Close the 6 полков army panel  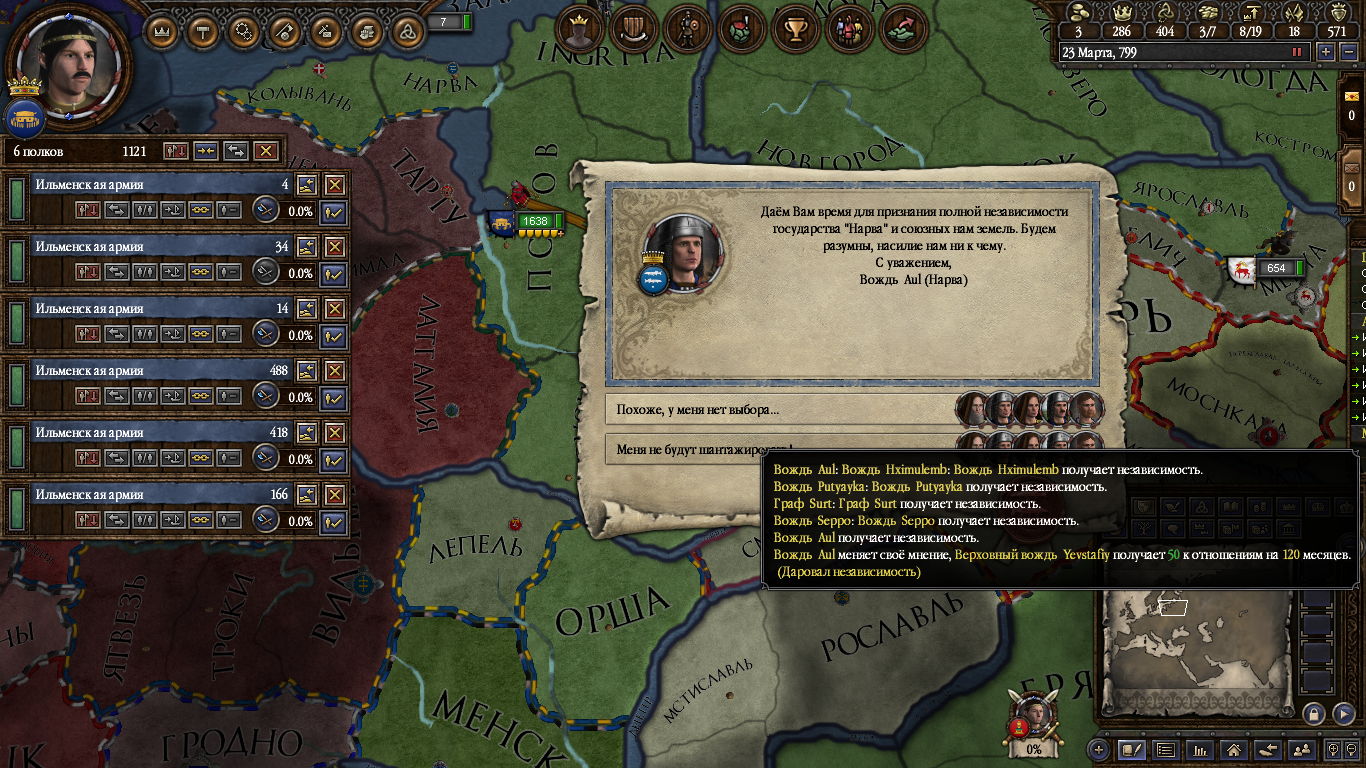pos(265,151)
